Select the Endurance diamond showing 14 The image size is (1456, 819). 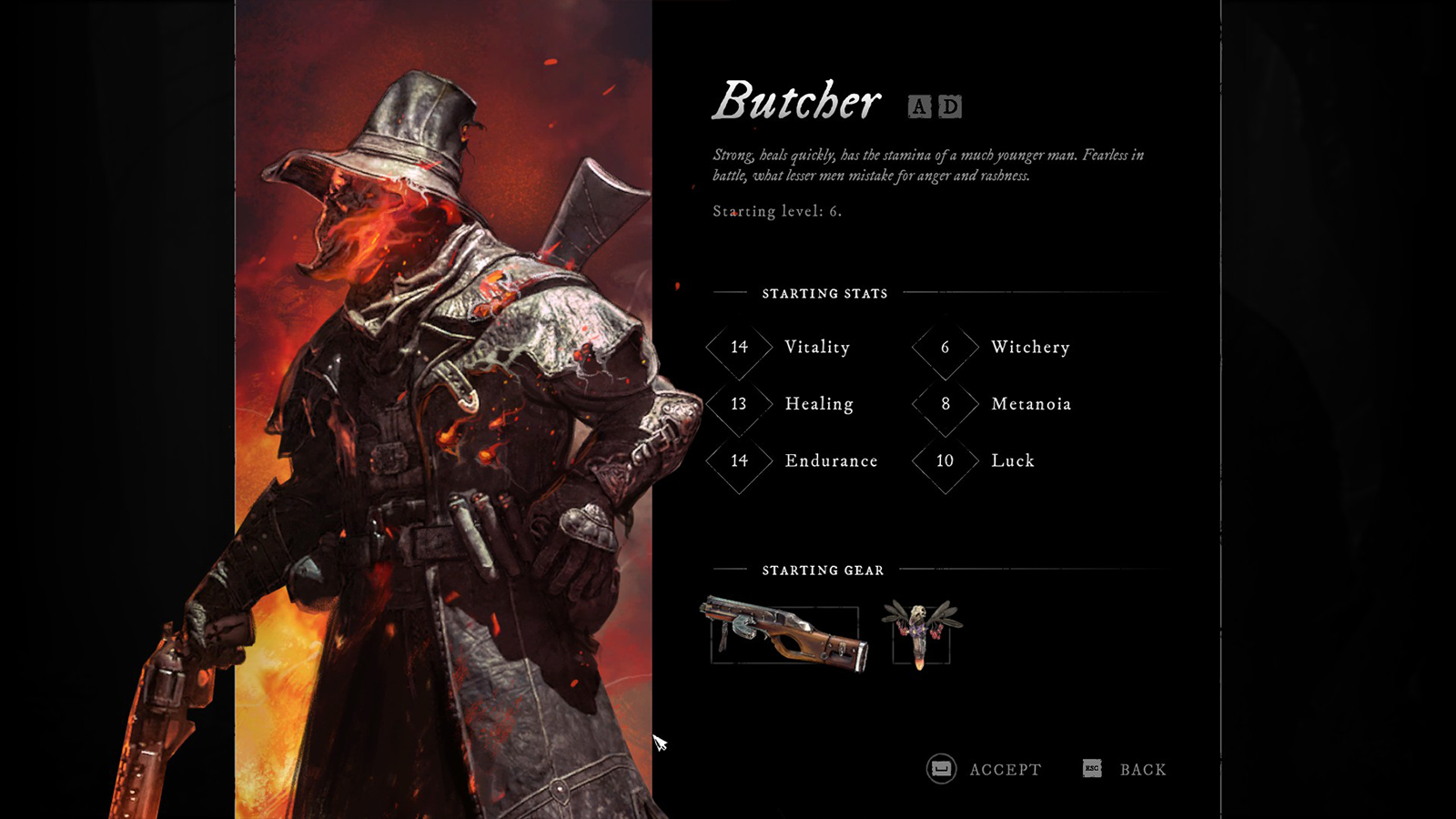[x=739, y=460]
